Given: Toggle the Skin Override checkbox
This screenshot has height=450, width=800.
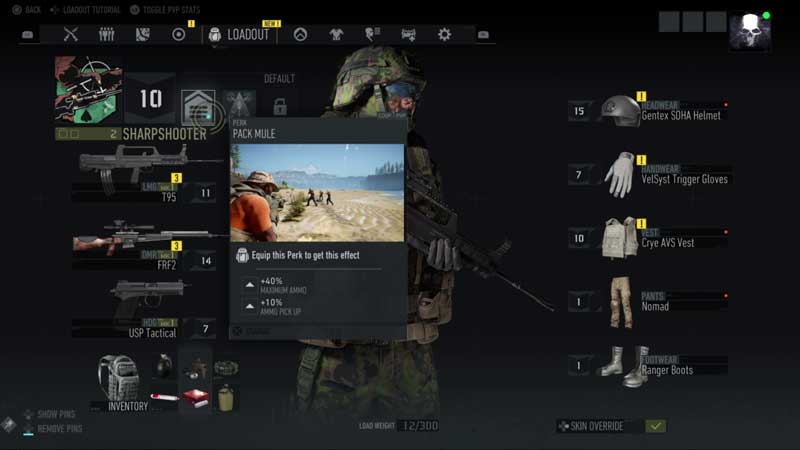Looking at the screenshot, I should point(655,426).
